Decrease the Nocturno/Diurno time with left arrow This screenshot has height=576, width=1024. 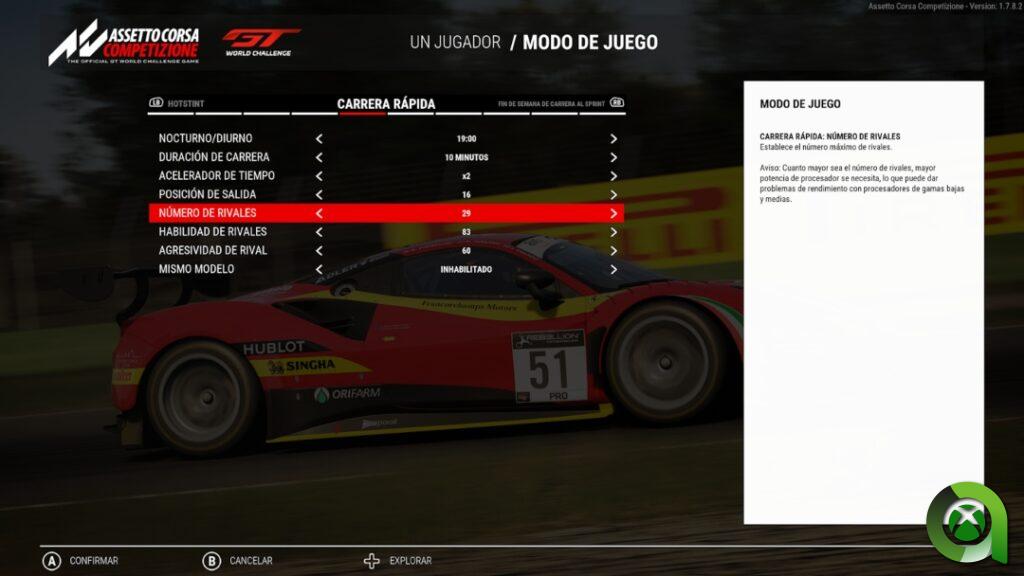(319, 139)
